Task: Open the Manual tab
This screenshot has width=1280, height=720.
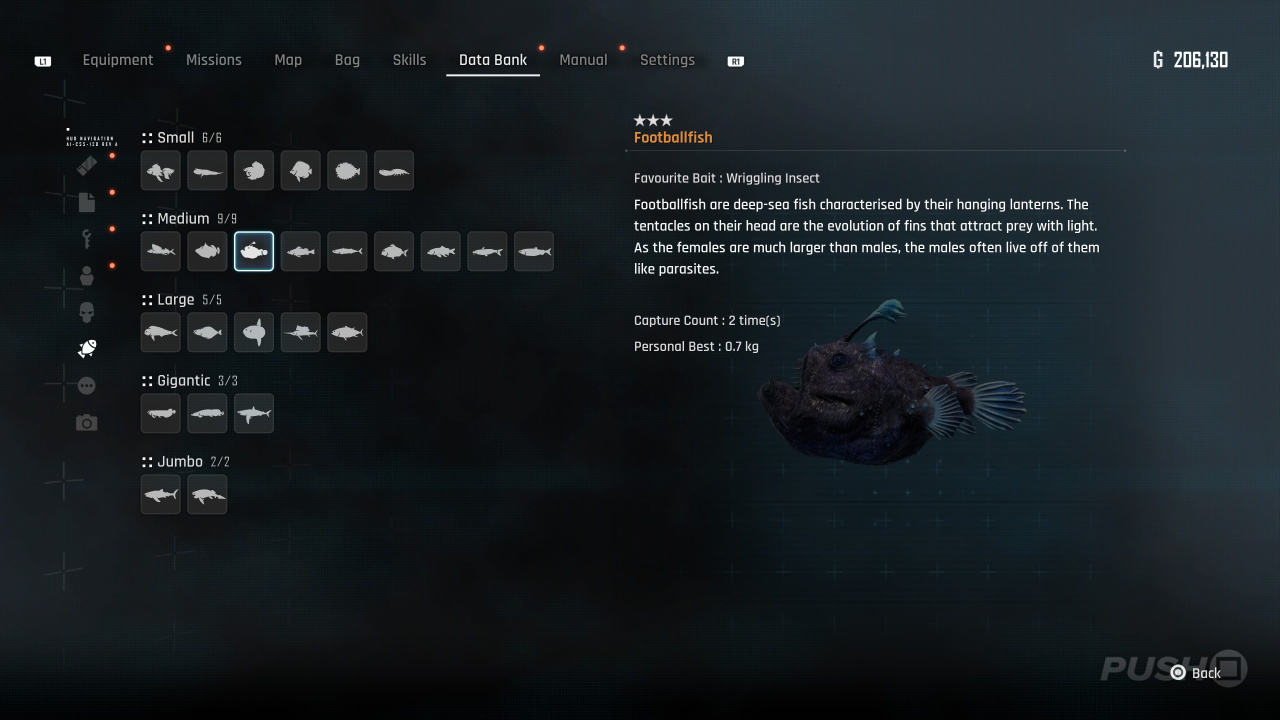Action: pos(583,60)
